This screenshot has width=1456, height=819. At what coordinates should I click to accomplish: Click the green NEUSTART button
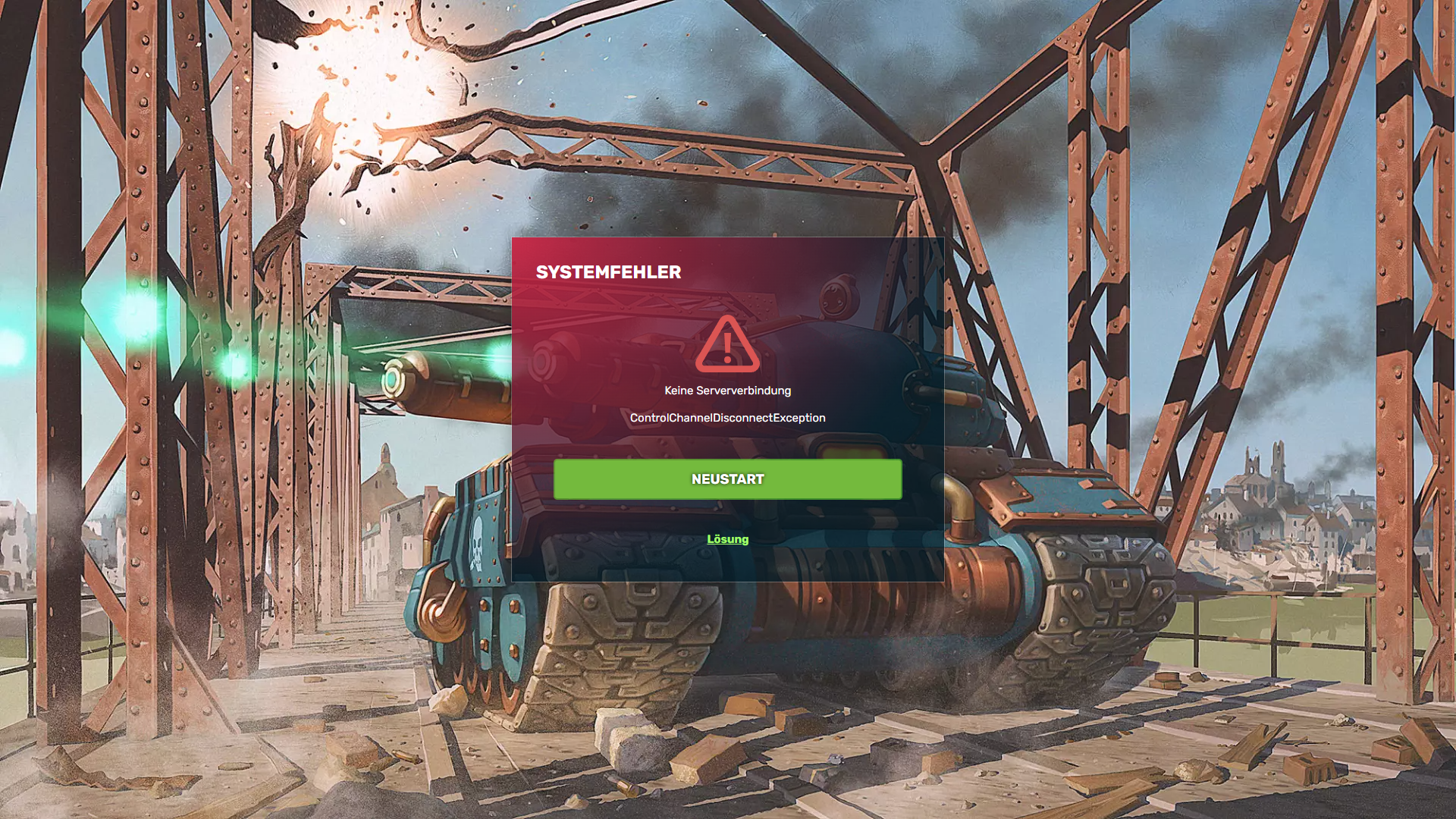(x=727, y=479)
